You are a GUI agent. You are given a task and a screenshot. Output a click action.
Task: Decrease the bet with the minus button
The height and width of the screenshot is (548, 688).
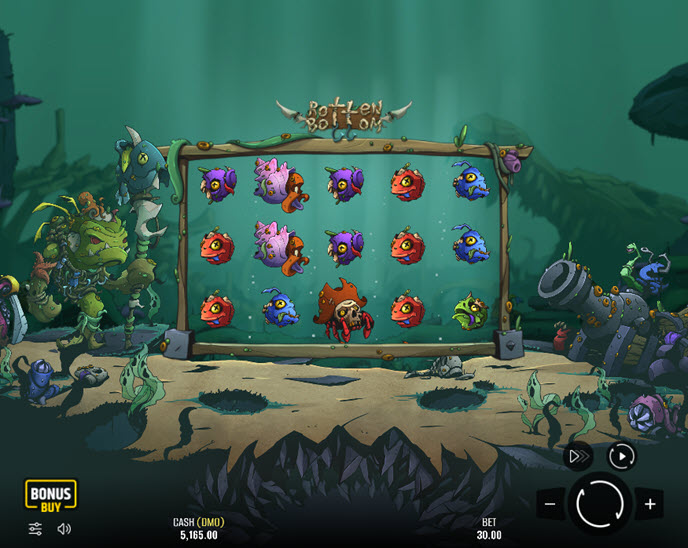click(x=551, y=504)
